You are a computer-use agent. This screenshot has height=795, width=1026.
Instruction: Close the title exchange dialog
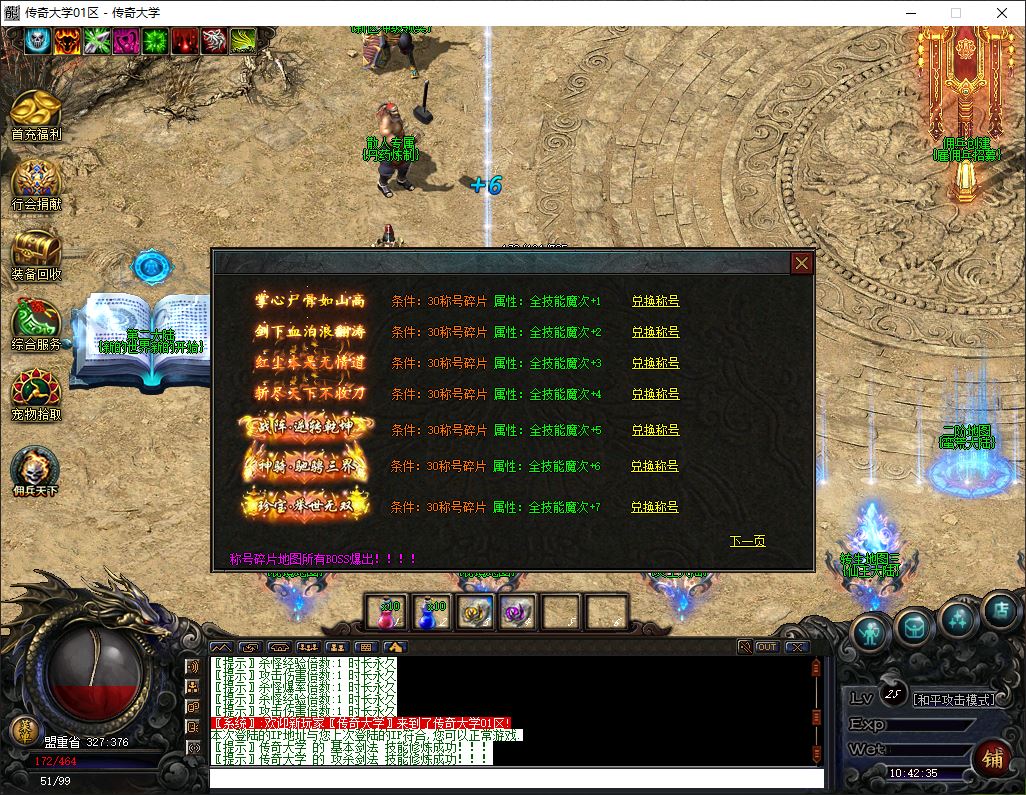click(x=801, y=263)
